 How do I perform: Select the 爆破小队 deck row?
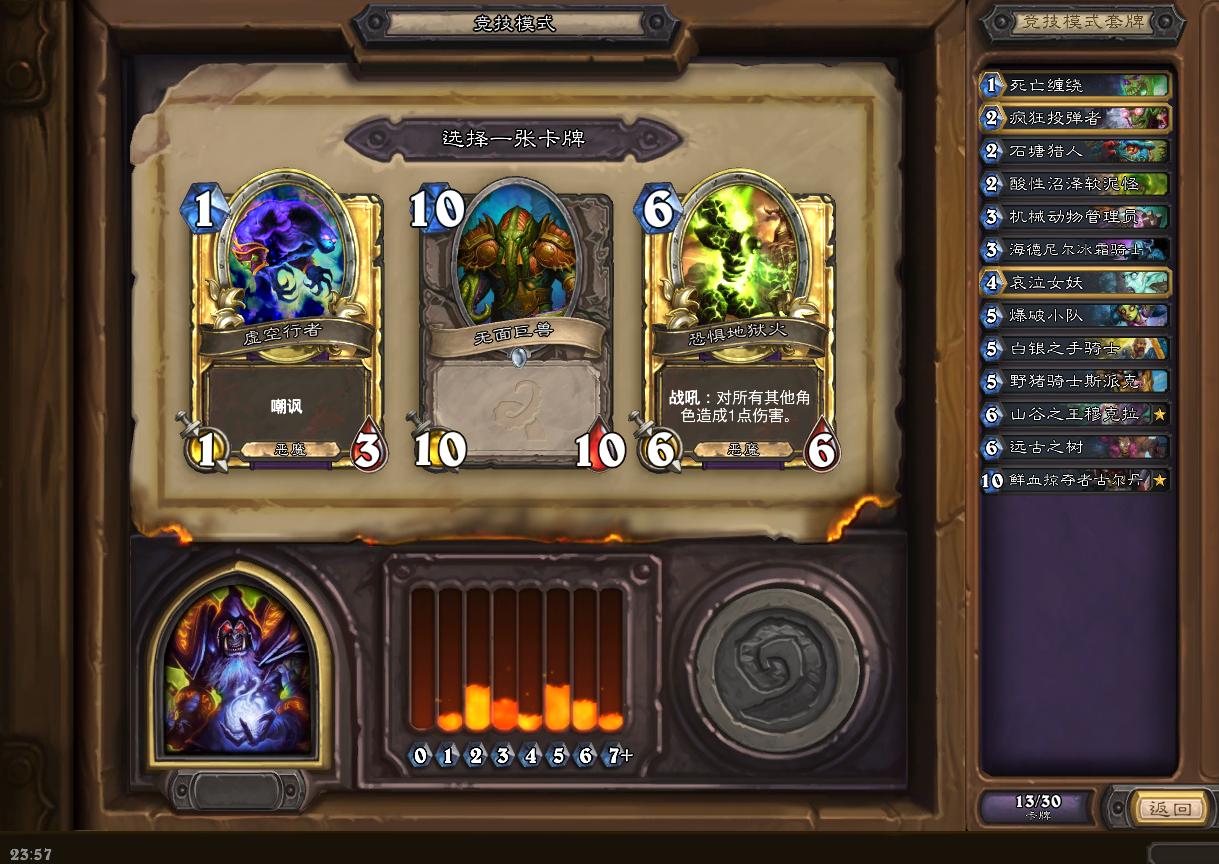click(1075, 315)
